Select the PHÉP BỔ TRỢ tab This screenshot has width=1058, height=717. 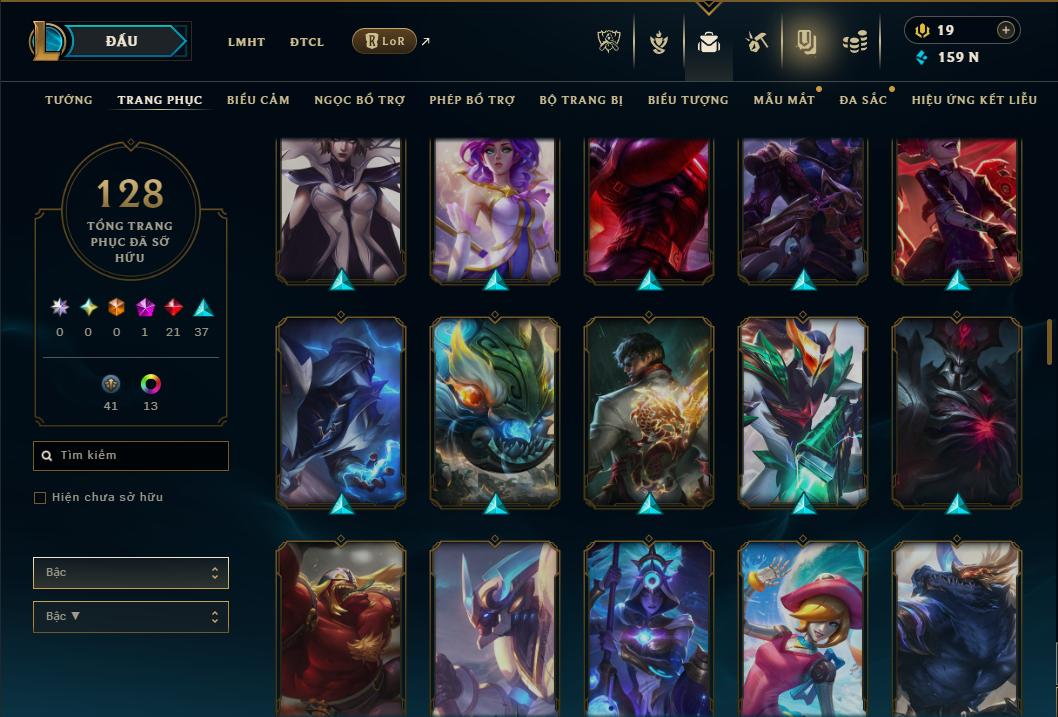pos(472,100)
